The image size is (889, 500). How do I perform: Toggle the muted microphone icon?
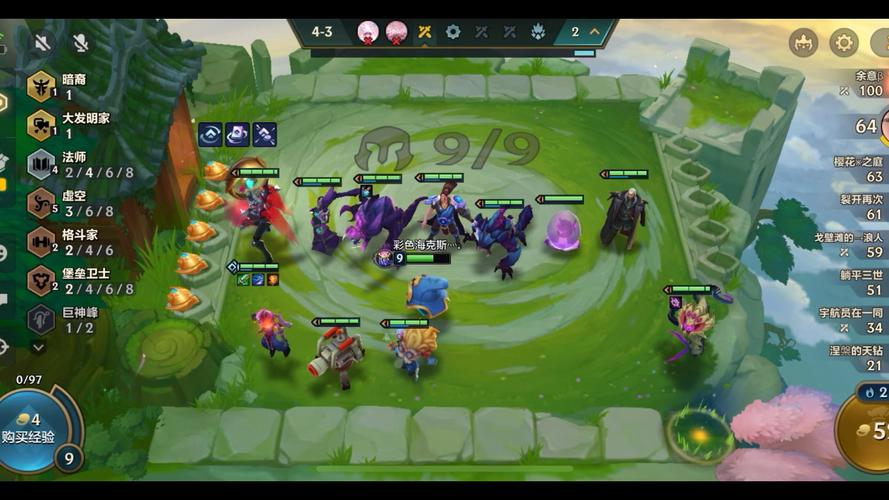tap(80, 42)
